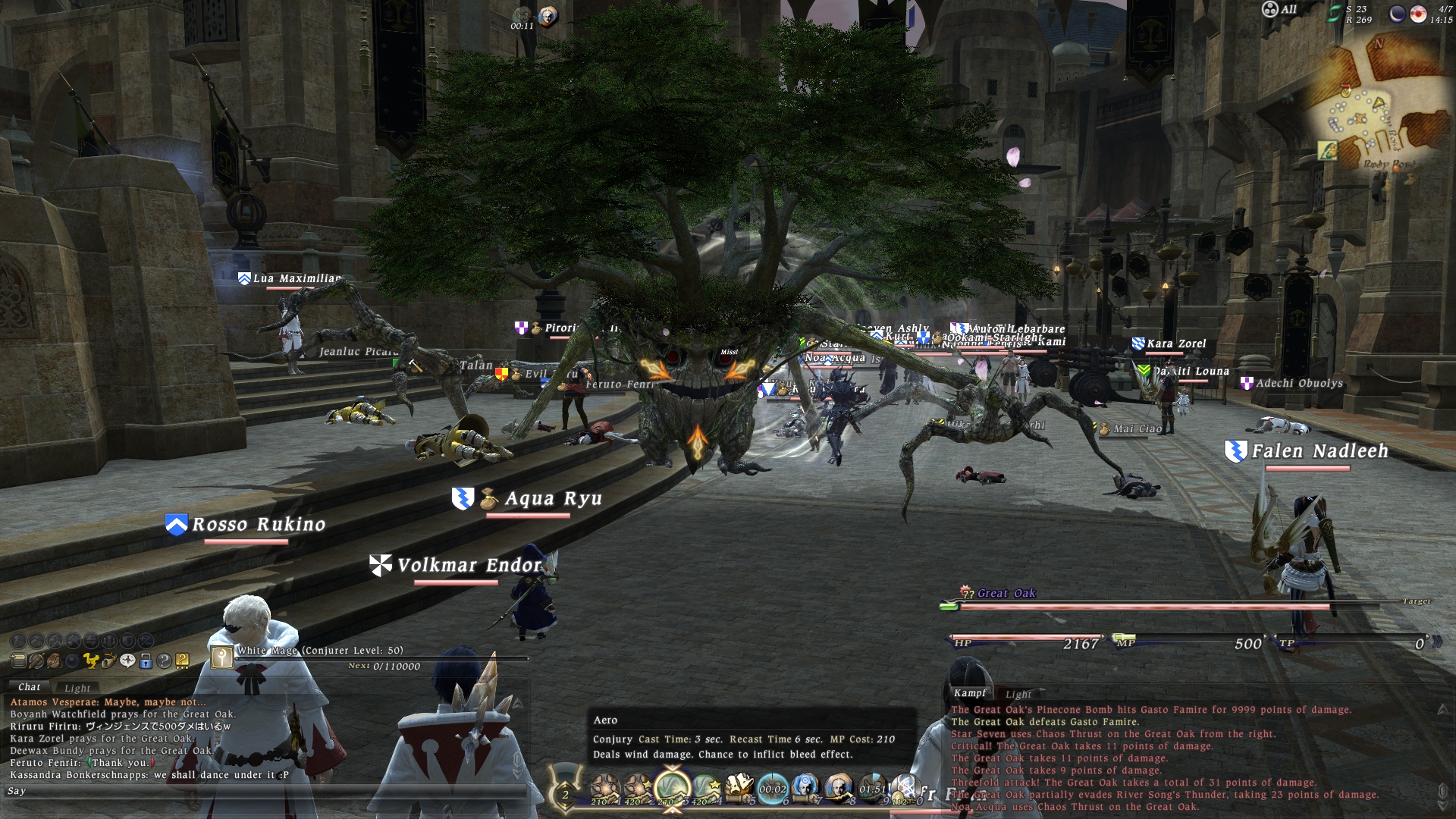The height and width of the screenshot is (819, 1456).
Task: Trigger the lightning ability in hotbar slot 0
Action: click(905, 789)
